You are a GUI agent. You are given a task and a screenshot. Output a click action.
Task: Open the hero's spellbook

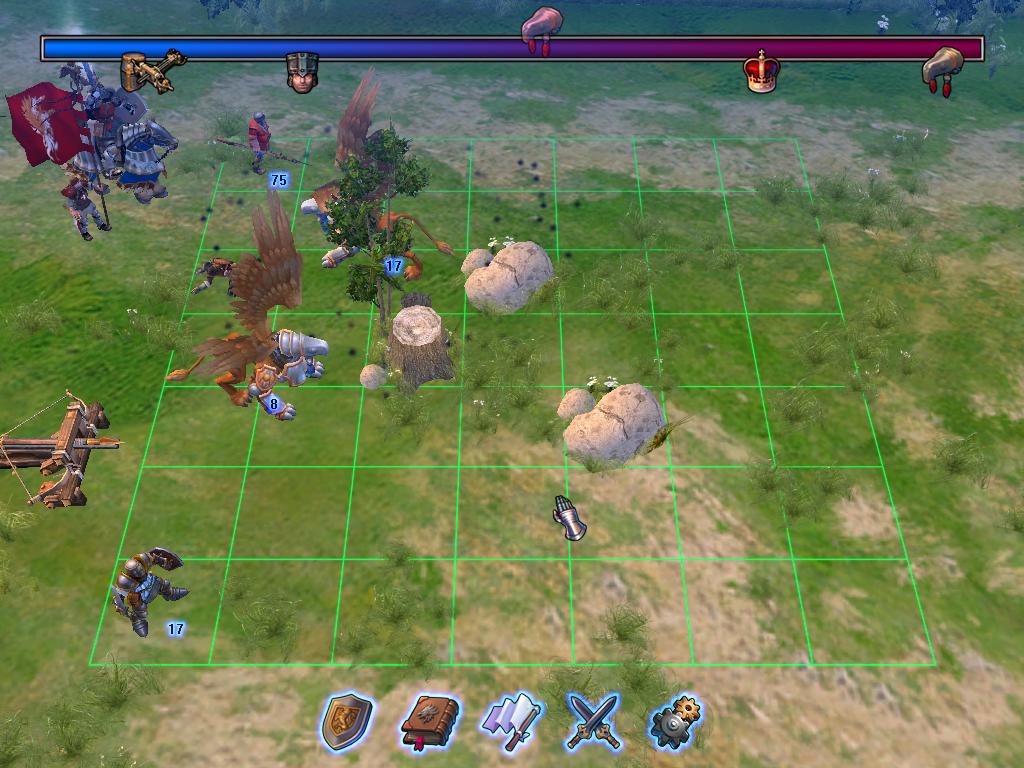point(430,720)
